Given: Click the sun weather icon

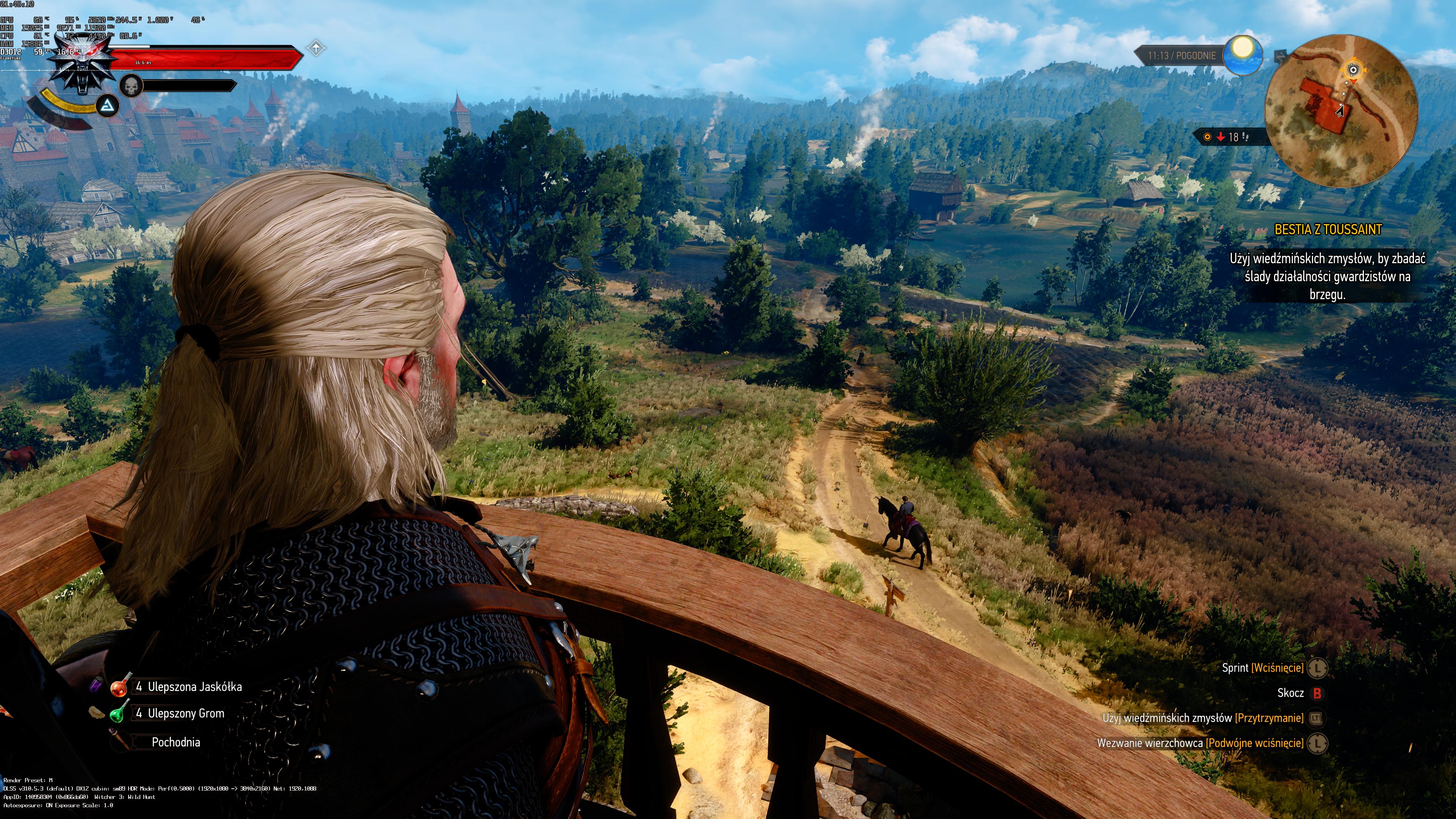Looking at the screenshot, I should coord(1243,55).
